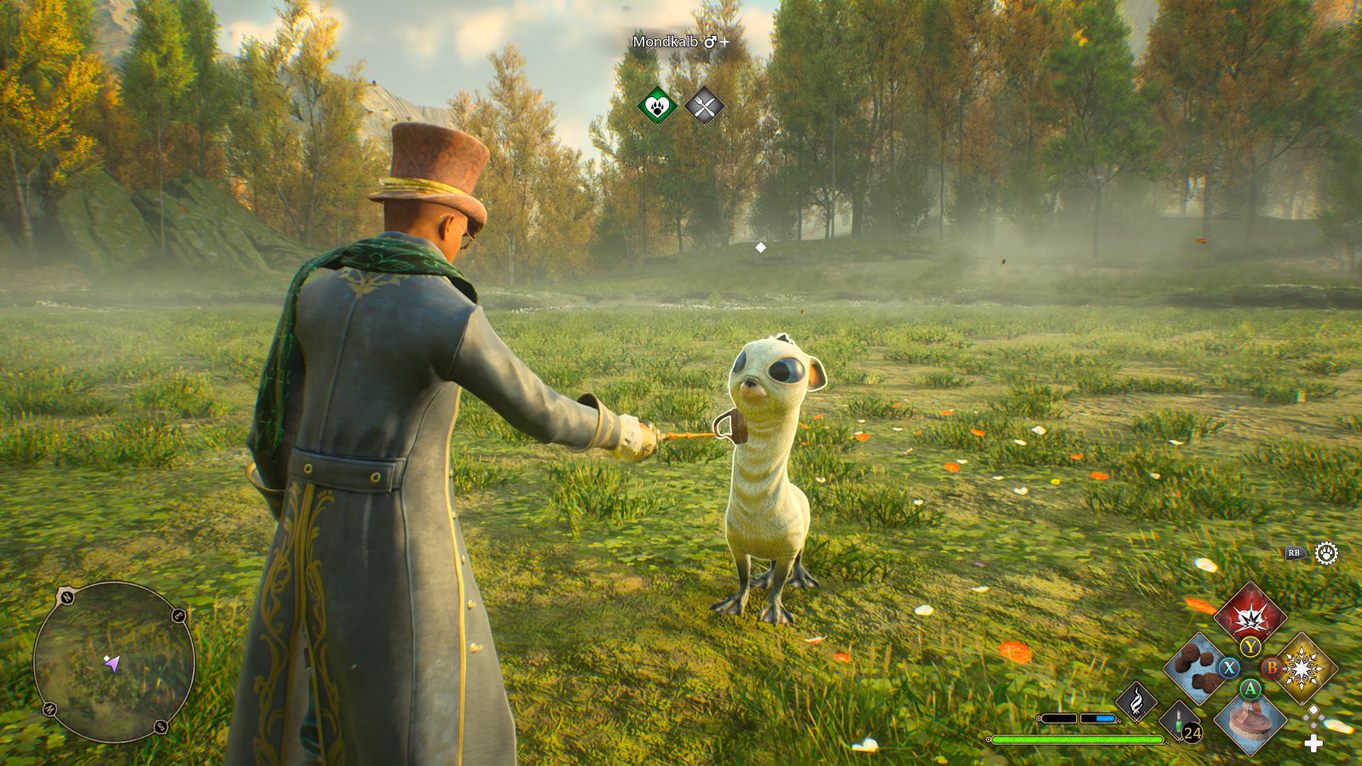Screen dimensions: 1362x766
Task: Select the truffle treats on X
Action: [1195, 667]
